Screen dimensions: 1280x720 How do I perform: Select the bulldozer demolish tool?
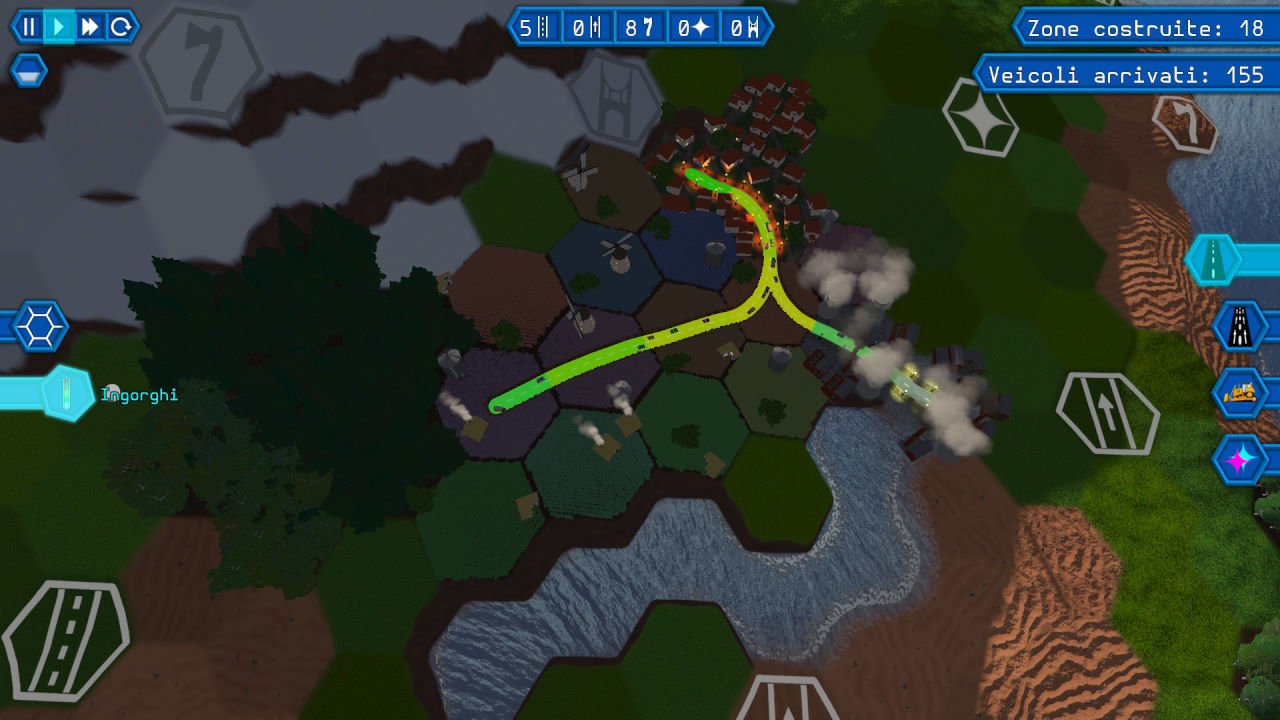pos(1240,392)
